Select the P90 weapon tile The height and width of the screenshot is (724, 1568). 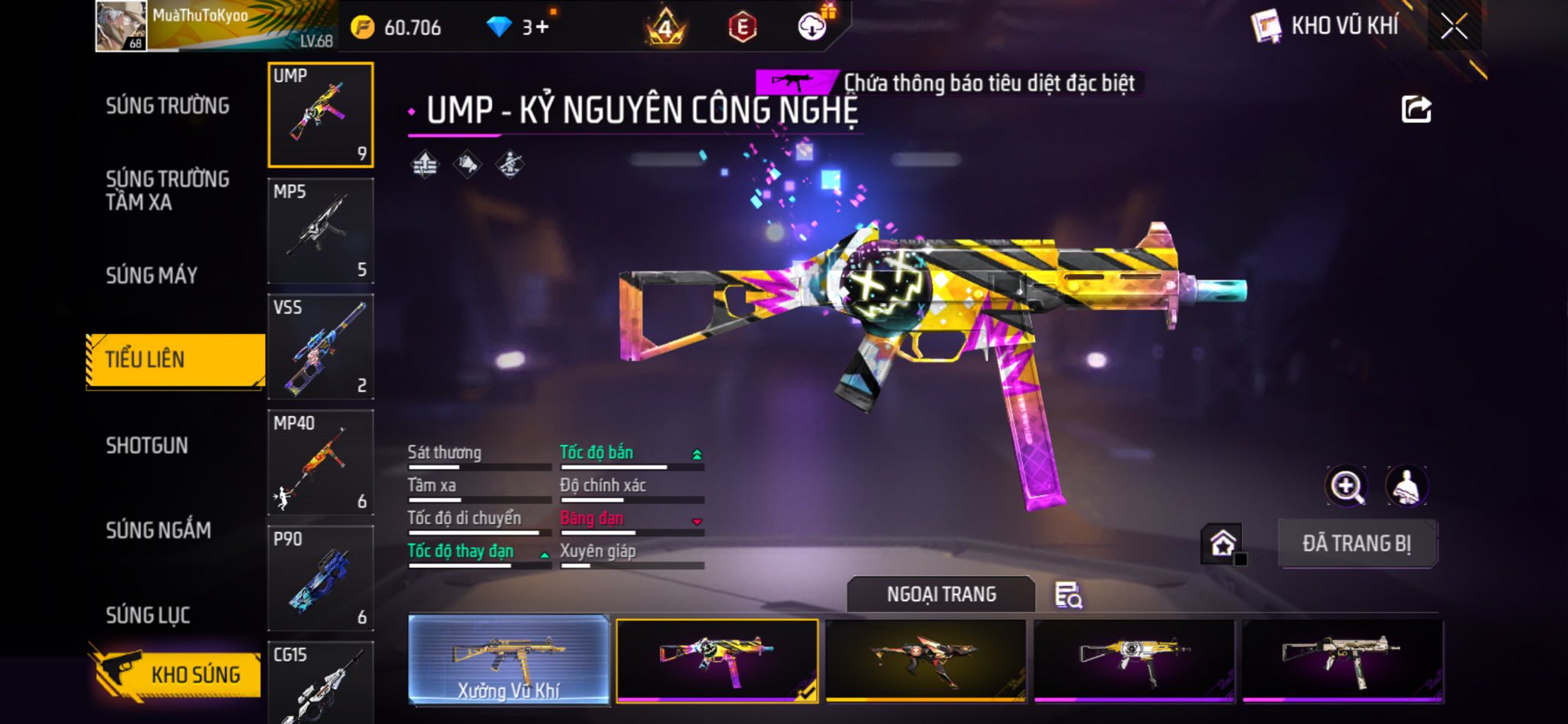click(321, 578)
